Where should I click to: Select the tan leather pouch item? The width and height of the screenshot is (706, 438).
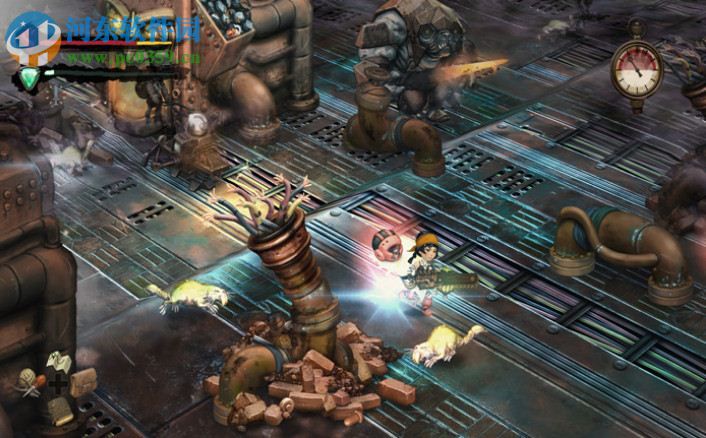click(84, 380)
